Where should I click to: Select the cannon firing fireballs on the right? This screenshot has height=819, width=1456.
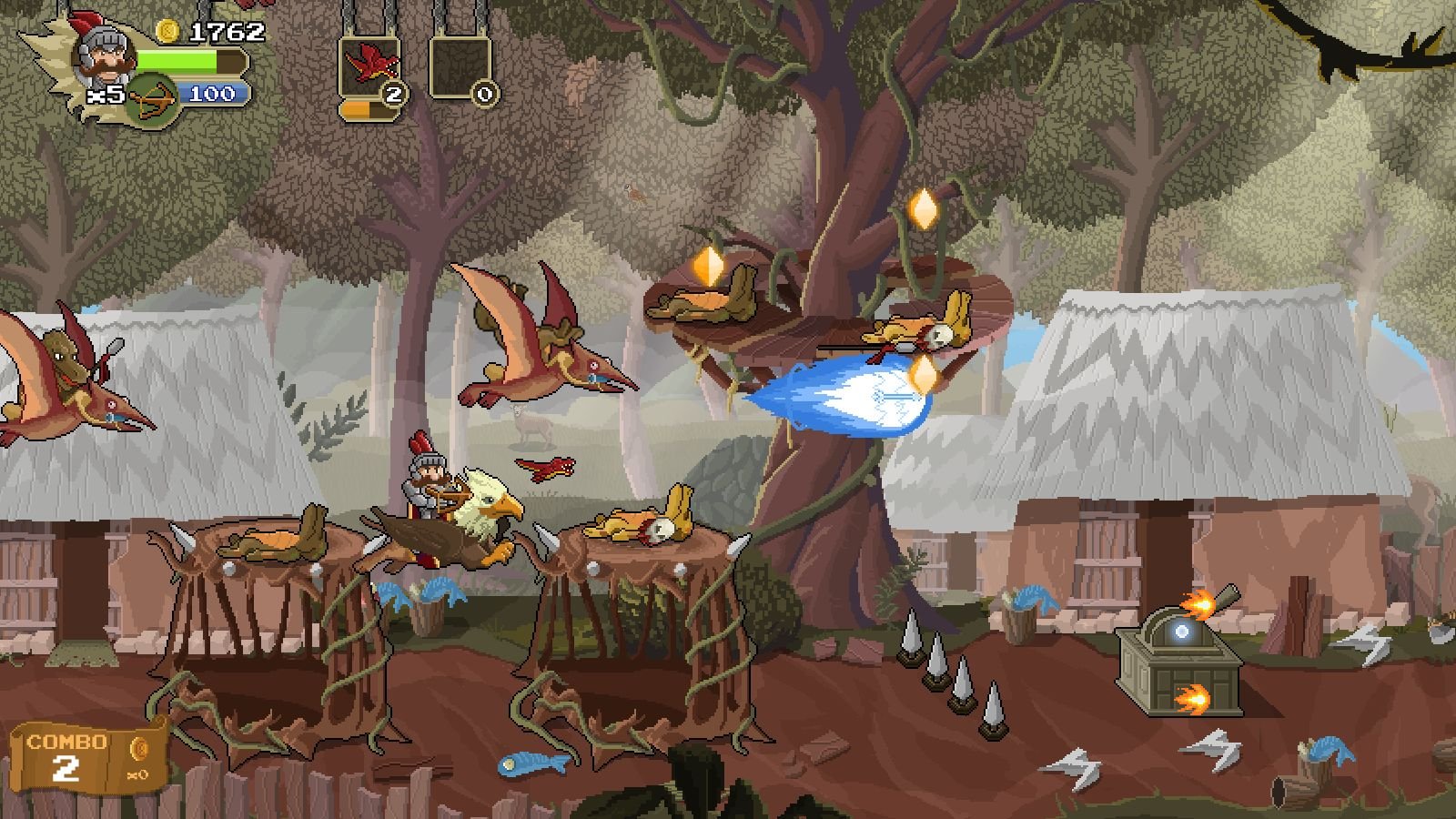(x=1183, y=655)
